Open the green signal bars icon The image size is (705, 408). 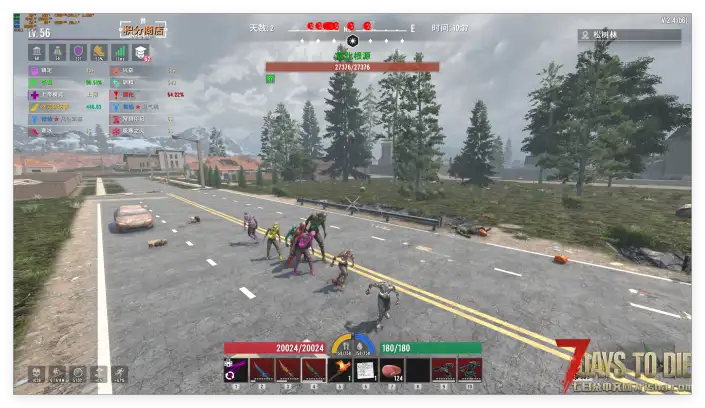click(x=120, y=52)
